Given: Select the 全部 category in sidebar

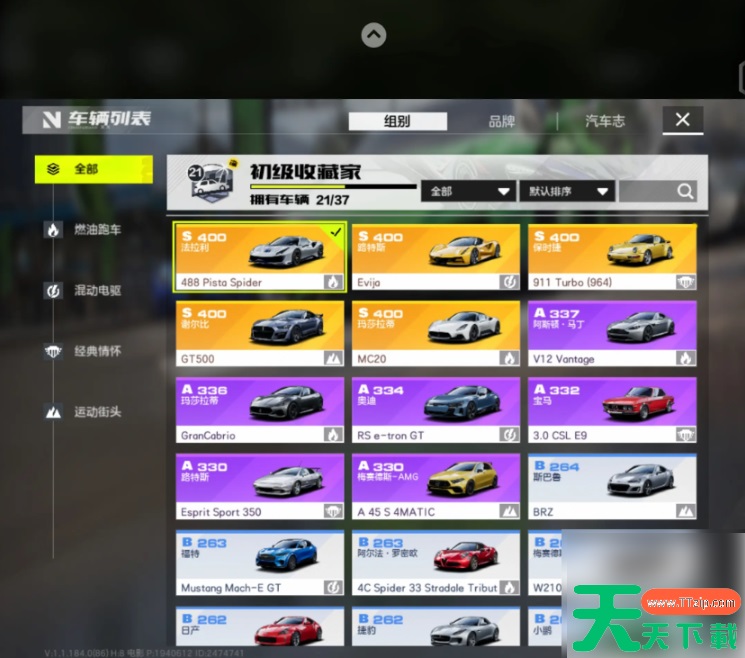Looking at the screenshot, I should pos(93,169).
